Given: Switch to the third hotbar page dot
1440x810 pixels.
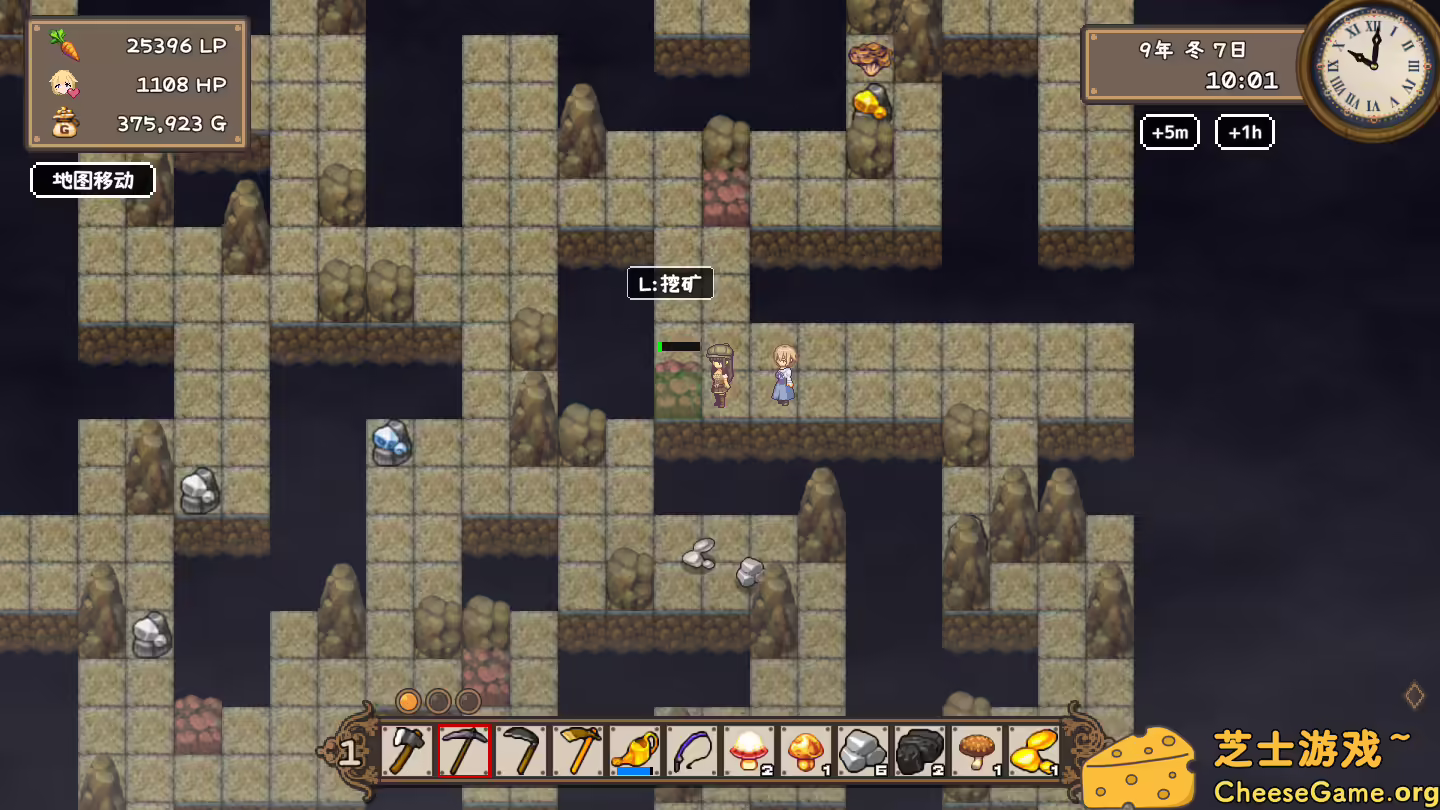Looking at the screenshot, I should [x=468, y=701].
